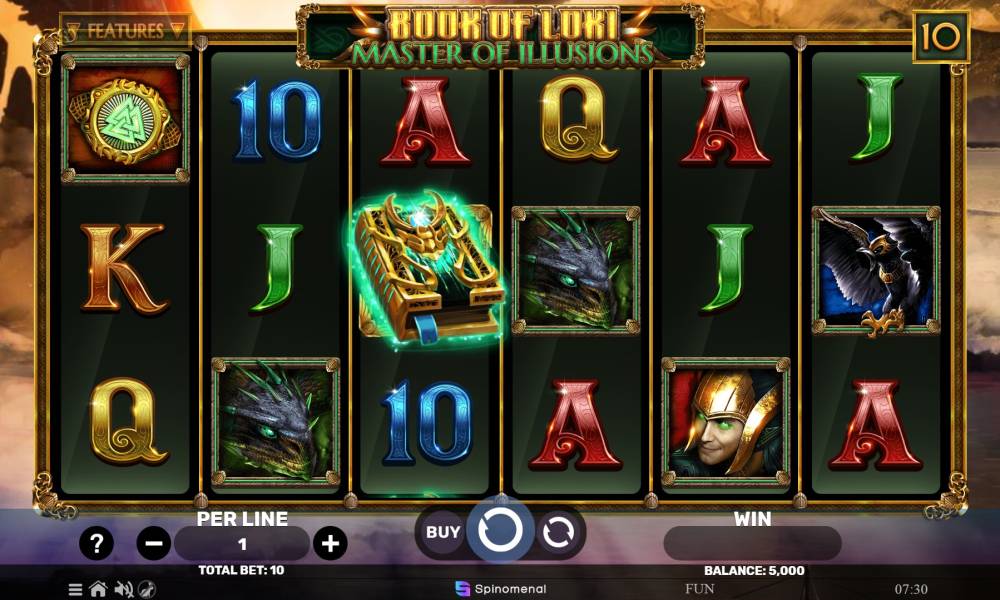Viewport: 1000px width, 600px height.
Task: Click the Buy feature button
Action: coord(443,532)
